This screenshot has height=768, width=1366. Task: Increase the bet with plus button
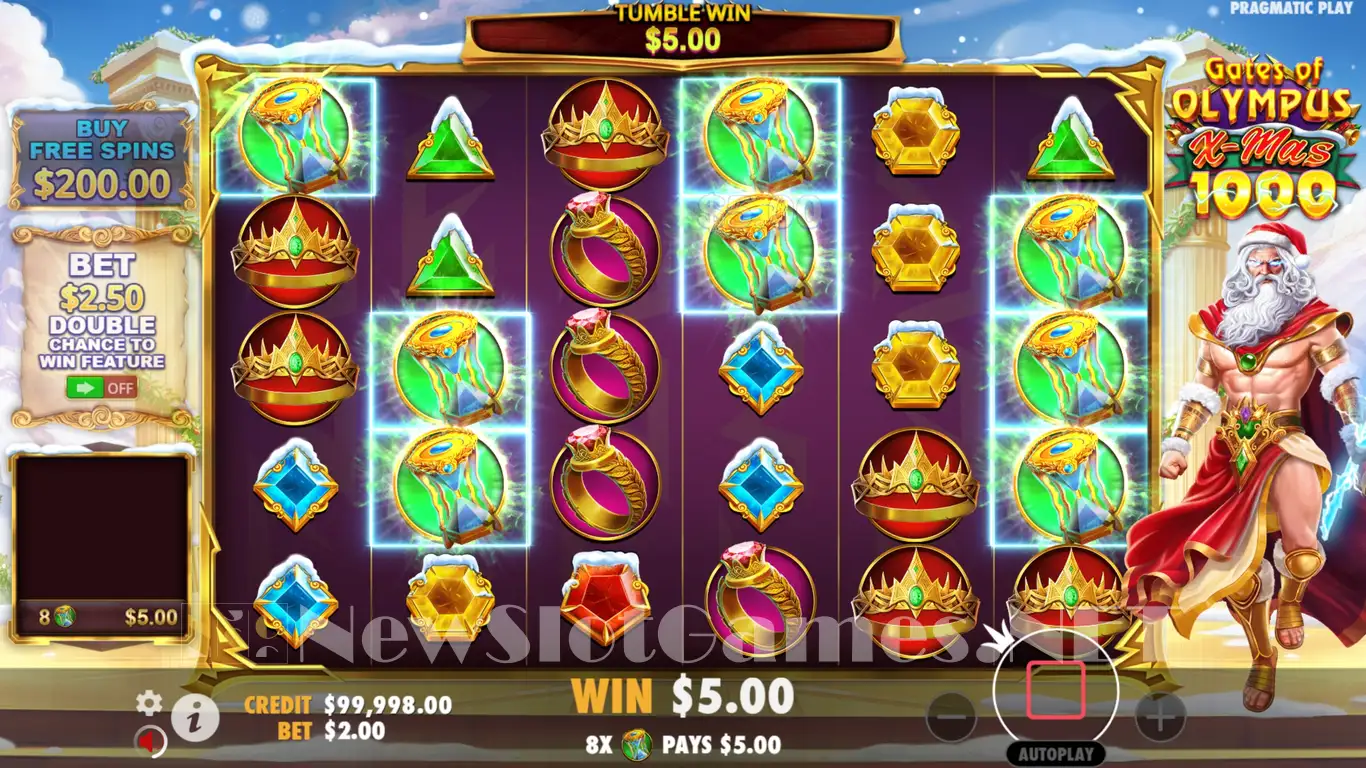(1160, 716)
